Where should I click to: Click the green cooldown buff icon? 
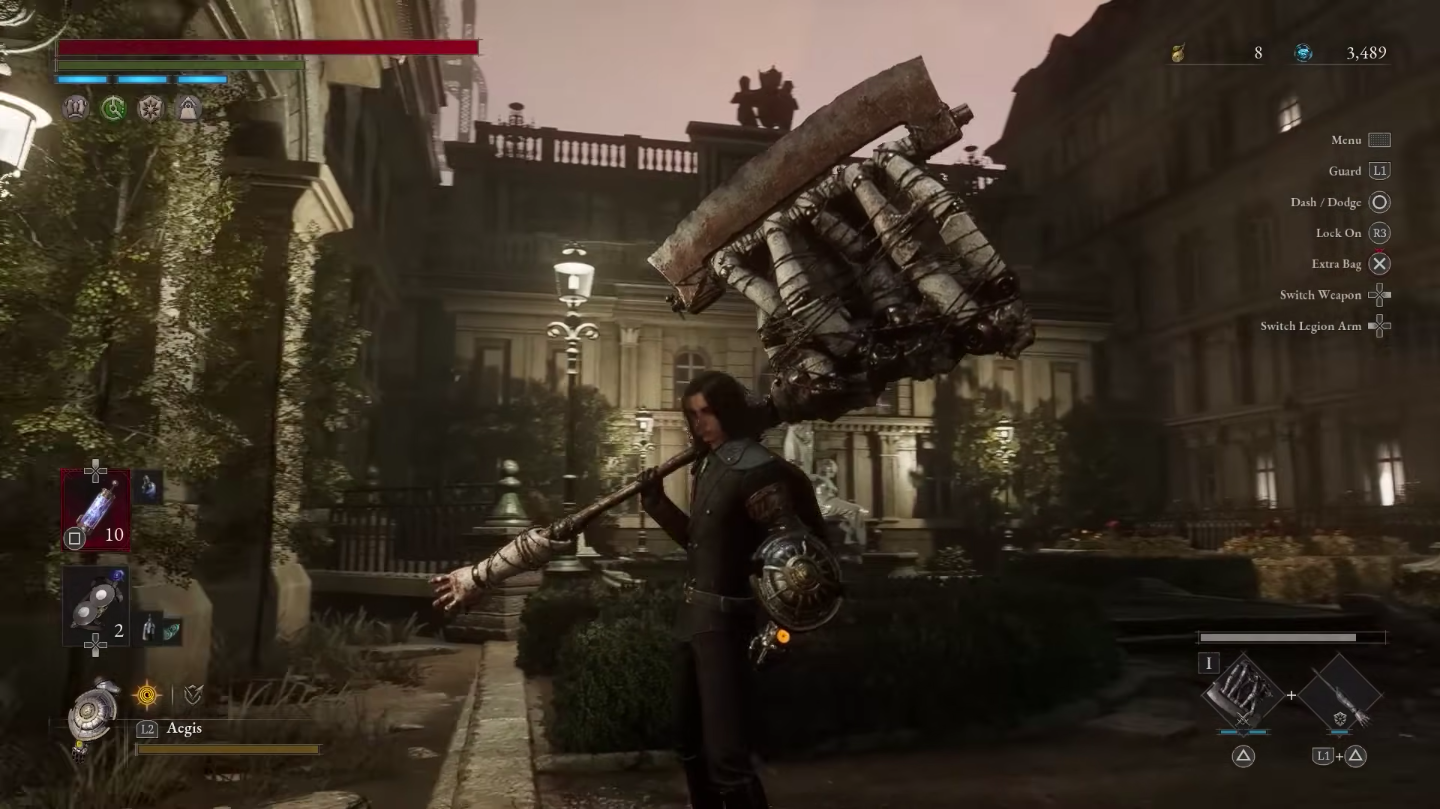113,108
